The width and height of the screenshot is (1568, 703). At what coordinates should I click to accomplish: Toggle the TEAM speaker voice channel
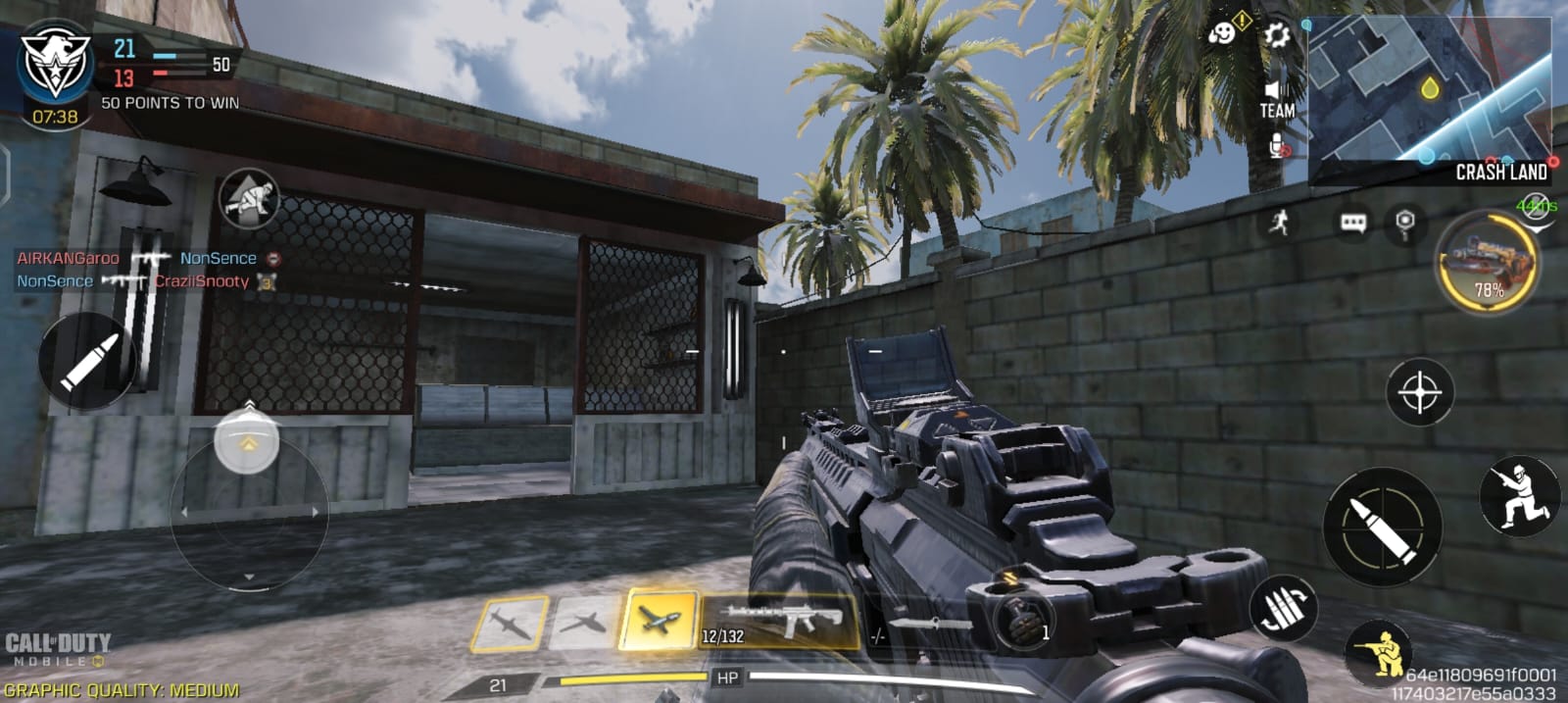[1276, 98]
